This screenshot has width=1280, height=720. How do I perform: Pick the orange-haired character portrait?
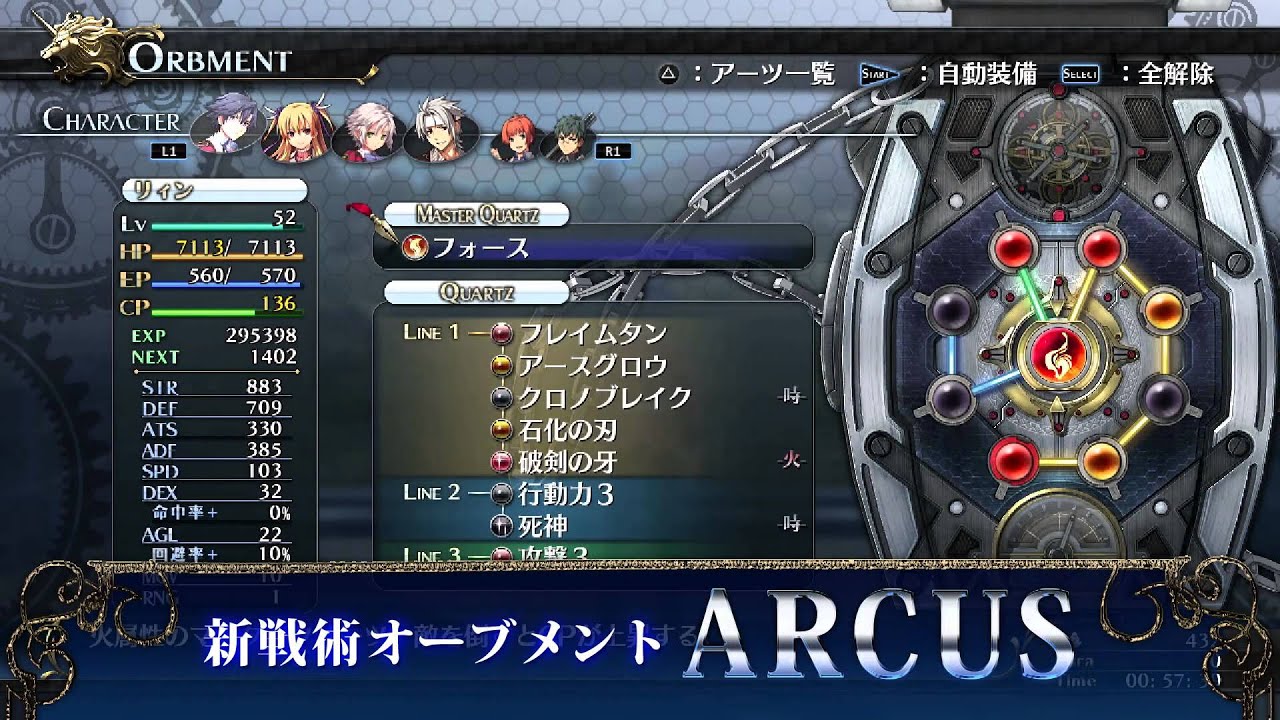(512, 145)
